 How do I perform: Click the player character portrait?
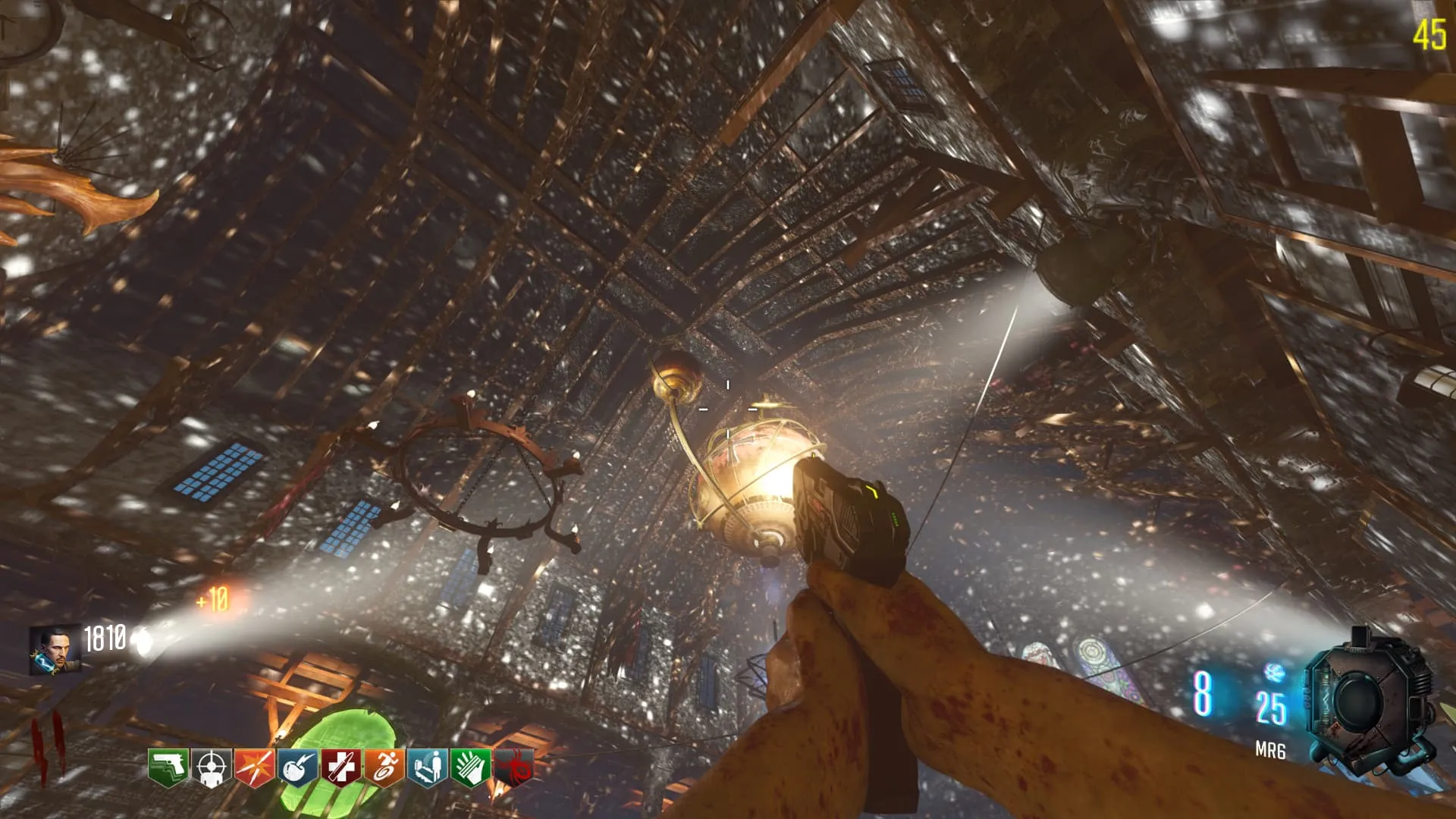[x=55, y=651]
